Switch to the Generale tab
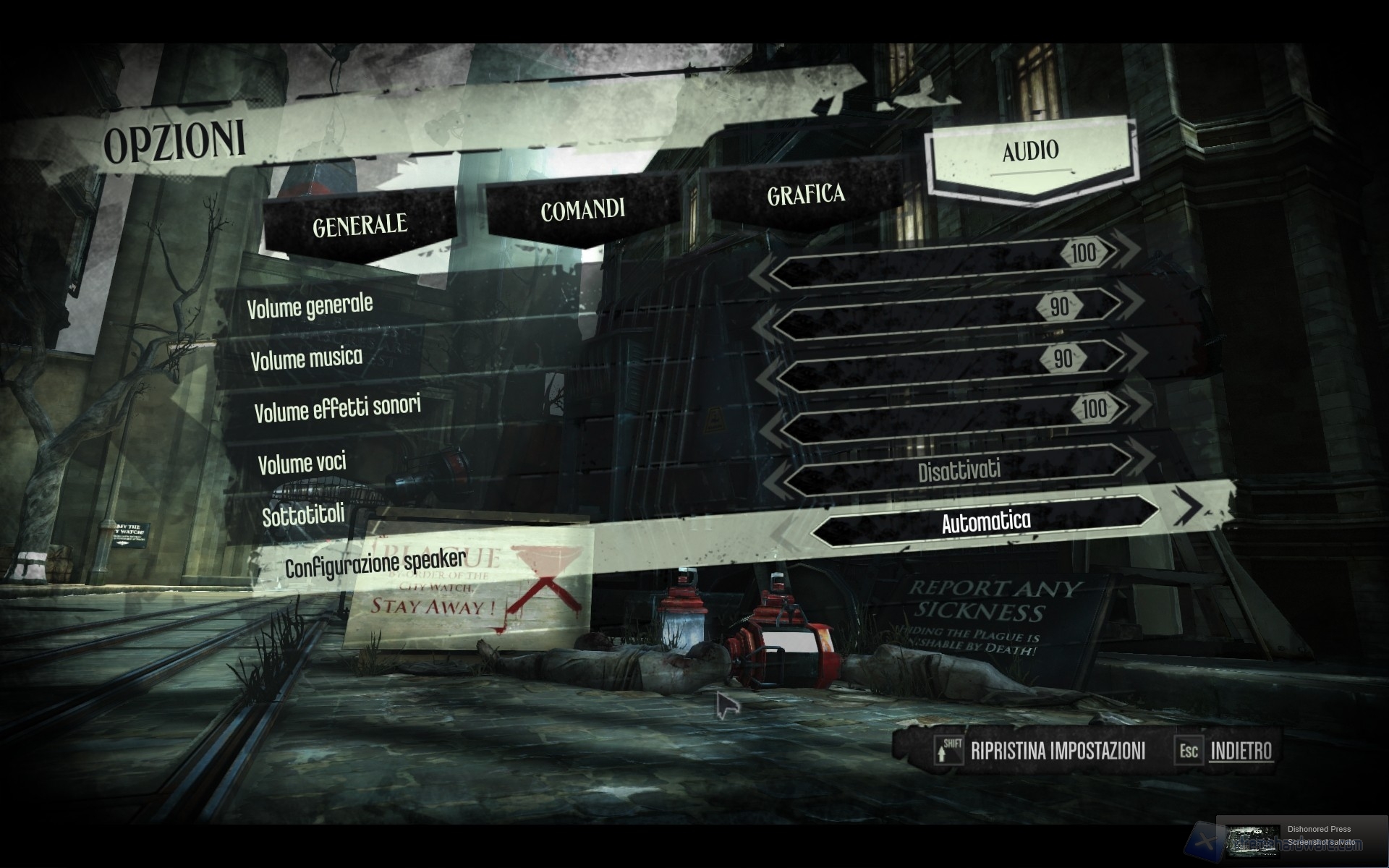Image resolution: width=1389 pixels, height=868 pixels. click(x=360, y=225)
